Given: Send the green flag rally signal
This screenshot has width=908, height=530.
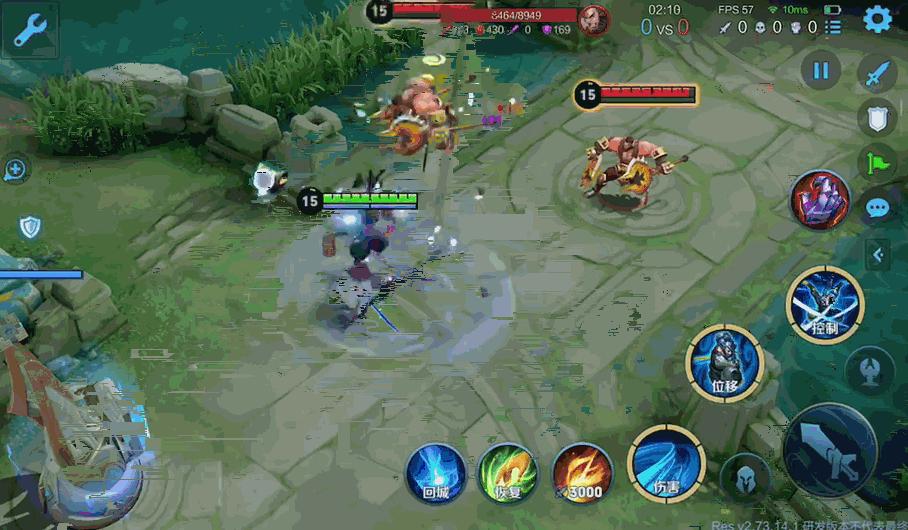Looking at the screenshot, I should (x=877, y=162).
